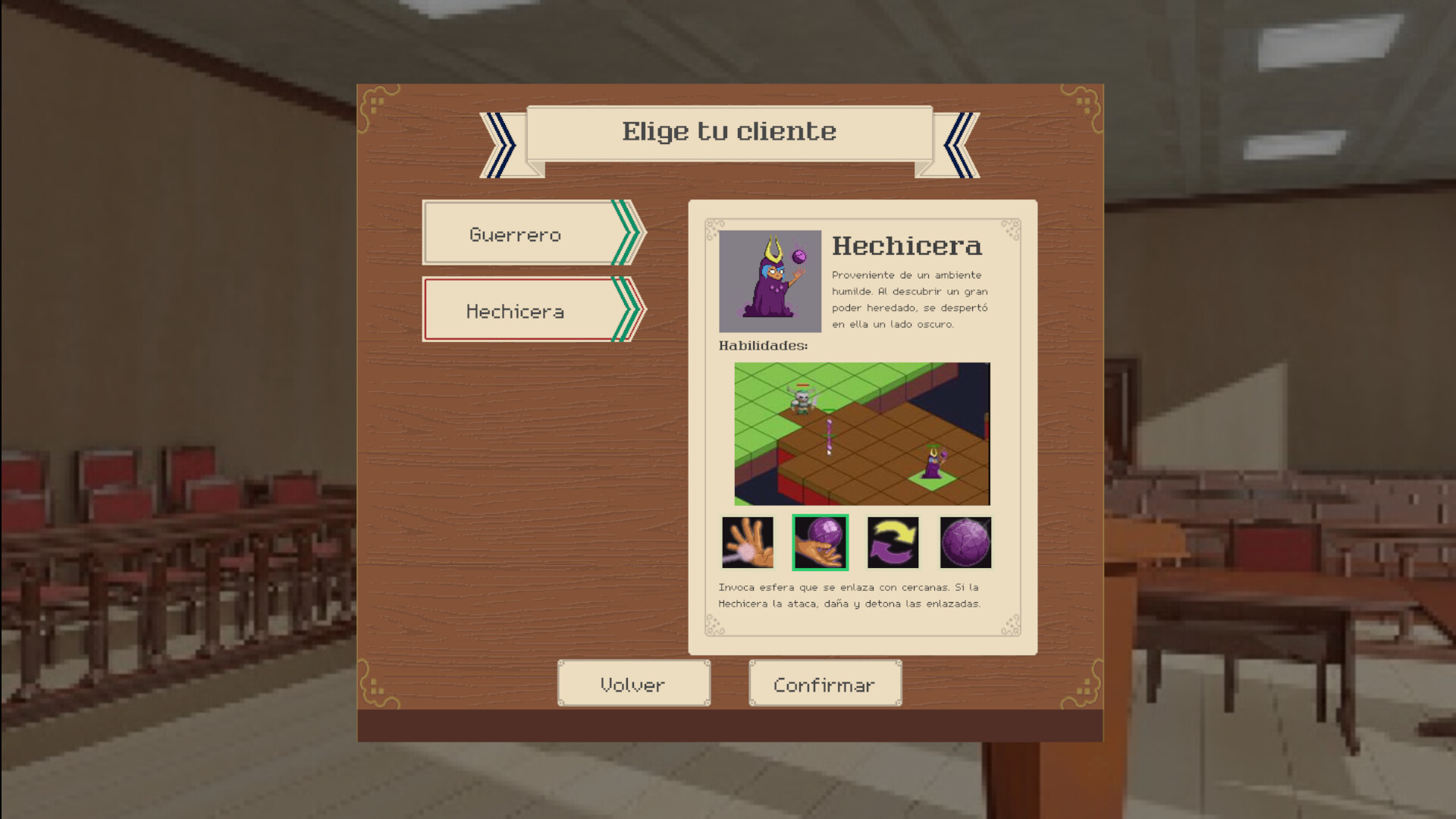Expand the Hechicera chevron arrows
Viewport: 1456px width, 819px height.
(626, 309)
